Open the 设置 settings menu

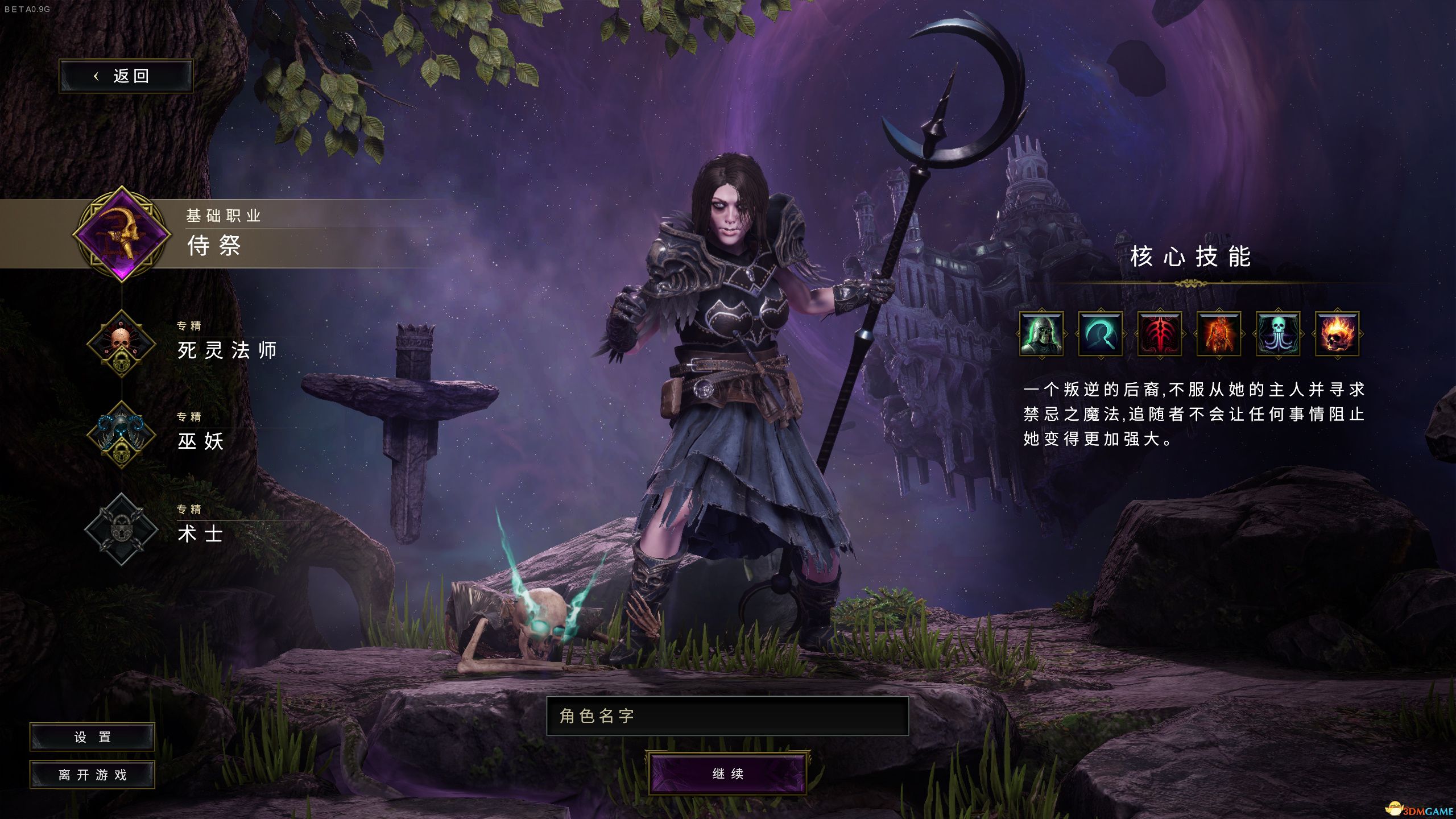(92, 737)
